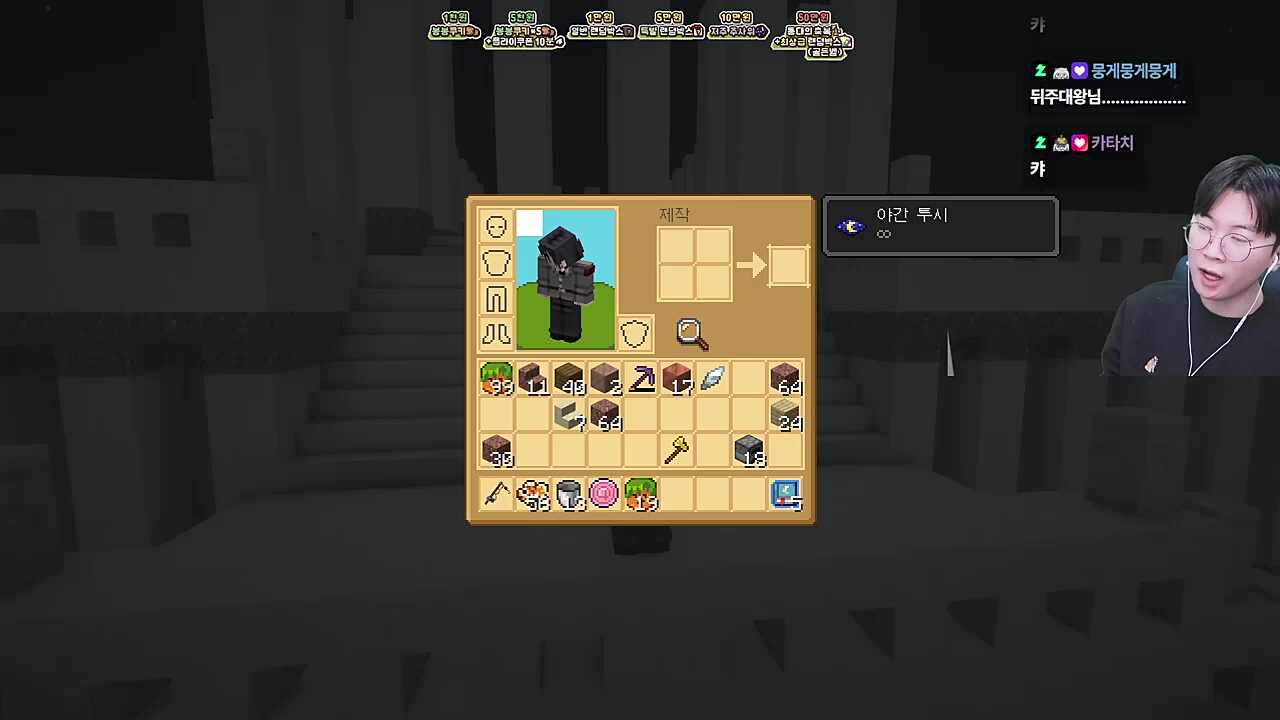Select the stack of 40 dark planks
The height and width of the screenshot is (720, 1280).
tap(569, 379)
